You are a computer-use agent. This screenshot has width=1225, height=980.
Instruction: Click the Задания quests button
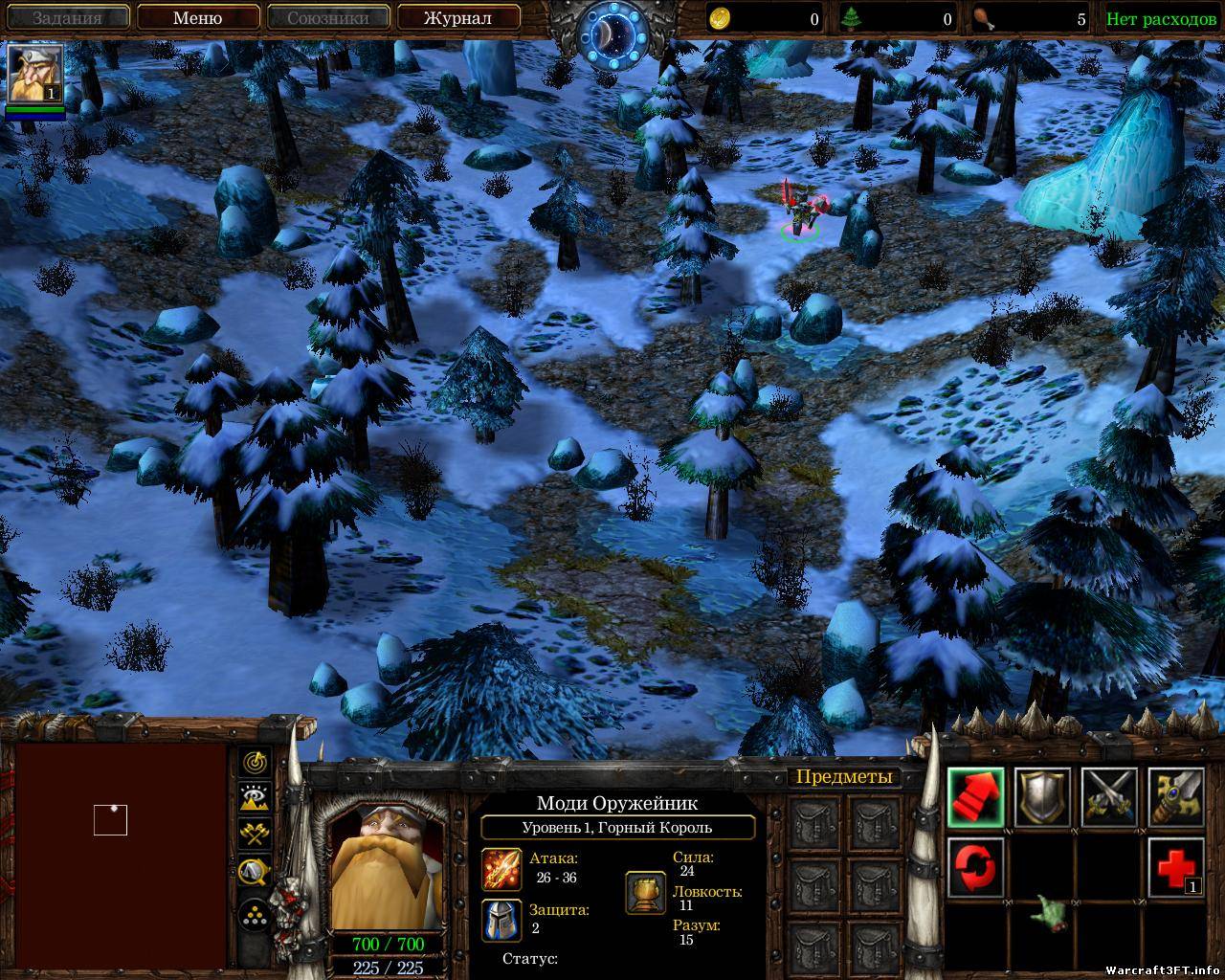click(68, 18)
